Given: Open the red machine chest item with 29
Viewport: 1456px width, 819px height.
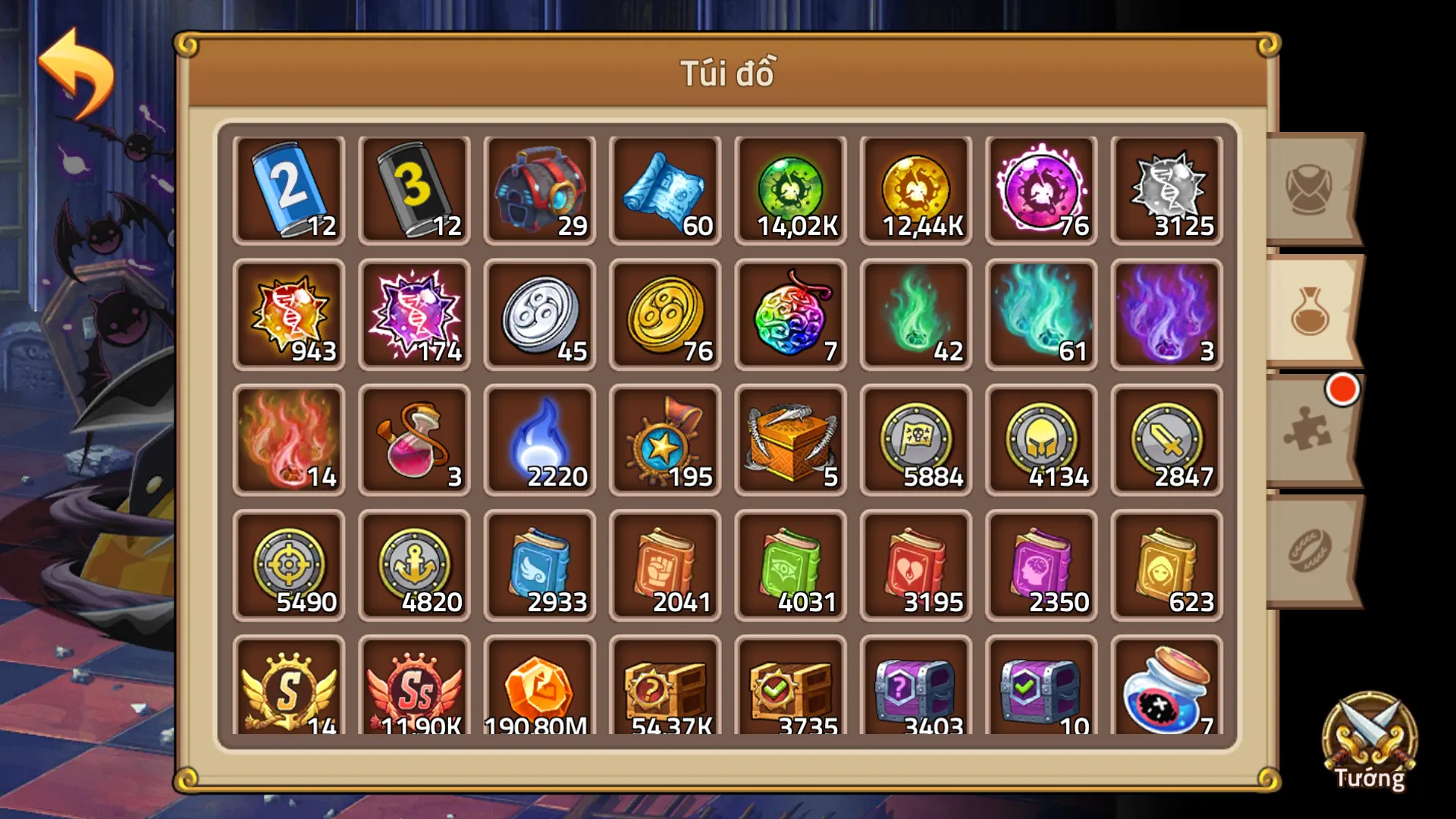Looking at the screenshot, I should point(540,190).
